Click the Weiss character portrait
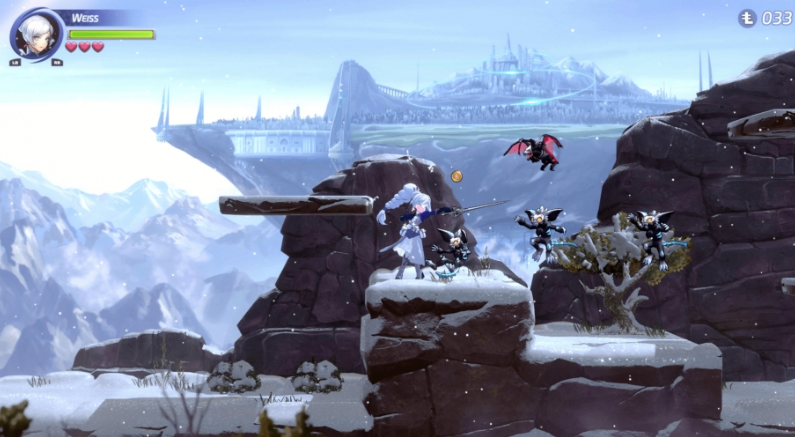This screenshot has width=795, height=437. point(37,34)
